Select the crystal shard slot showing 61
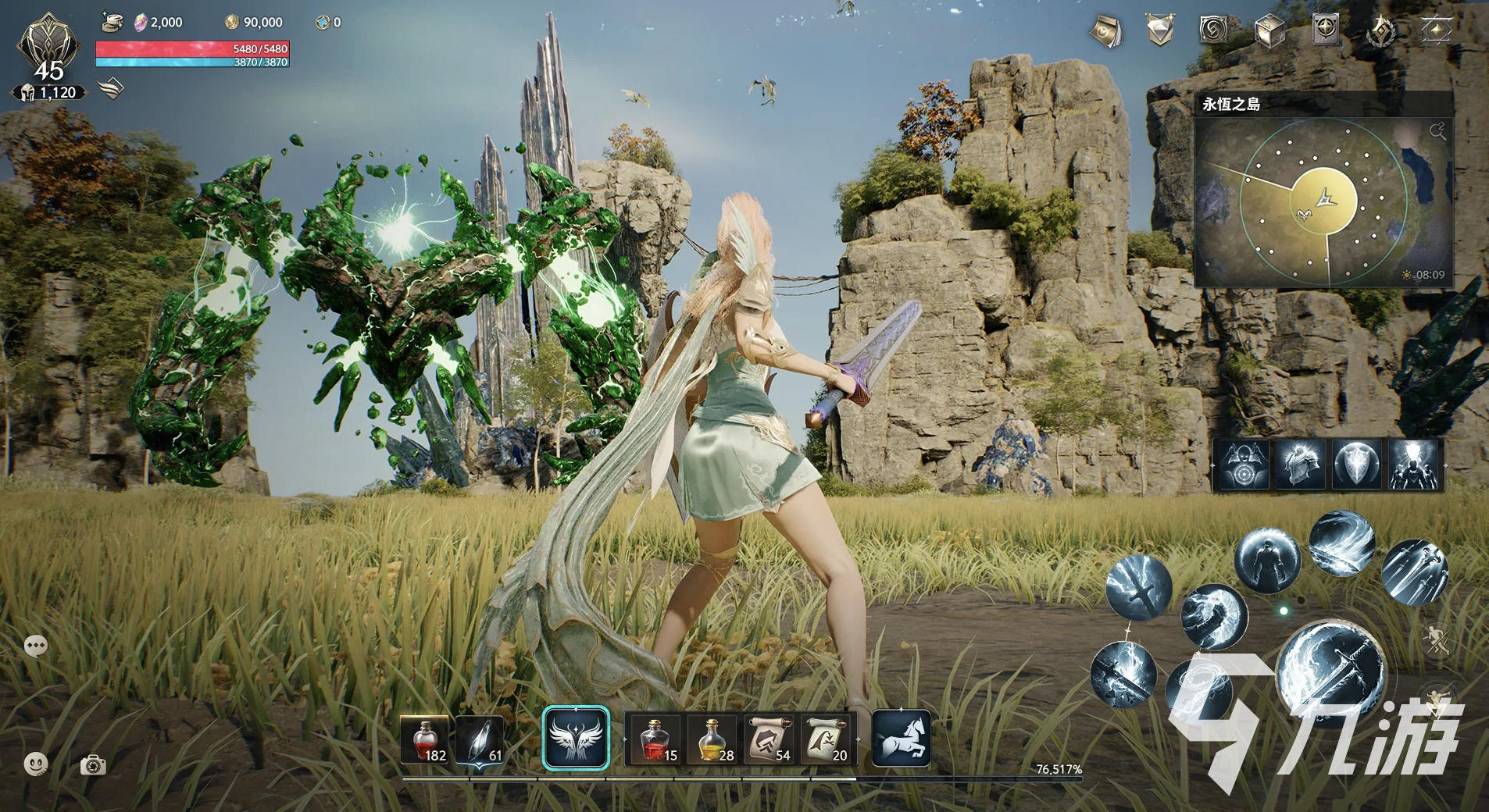 pos(480,740)
